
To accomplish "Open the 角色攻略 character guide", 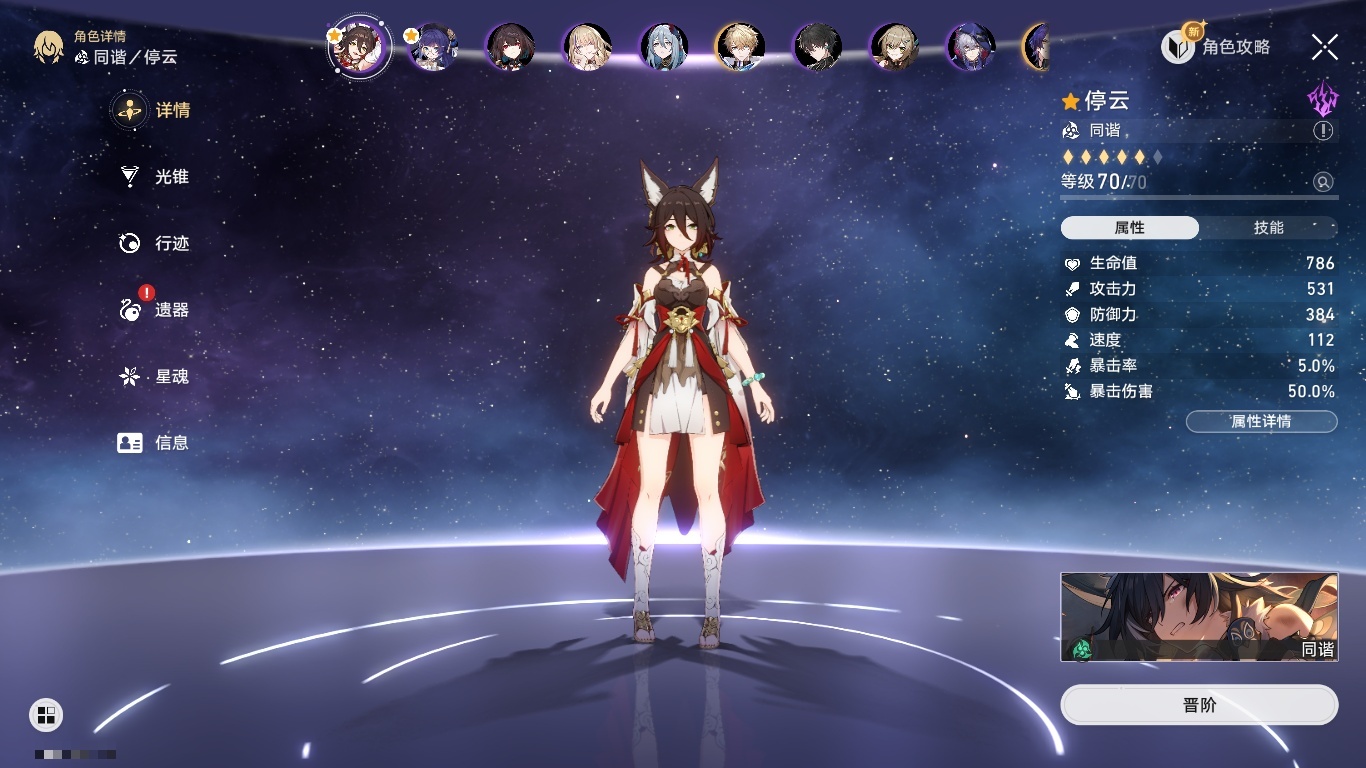I will coord(1217,46).
